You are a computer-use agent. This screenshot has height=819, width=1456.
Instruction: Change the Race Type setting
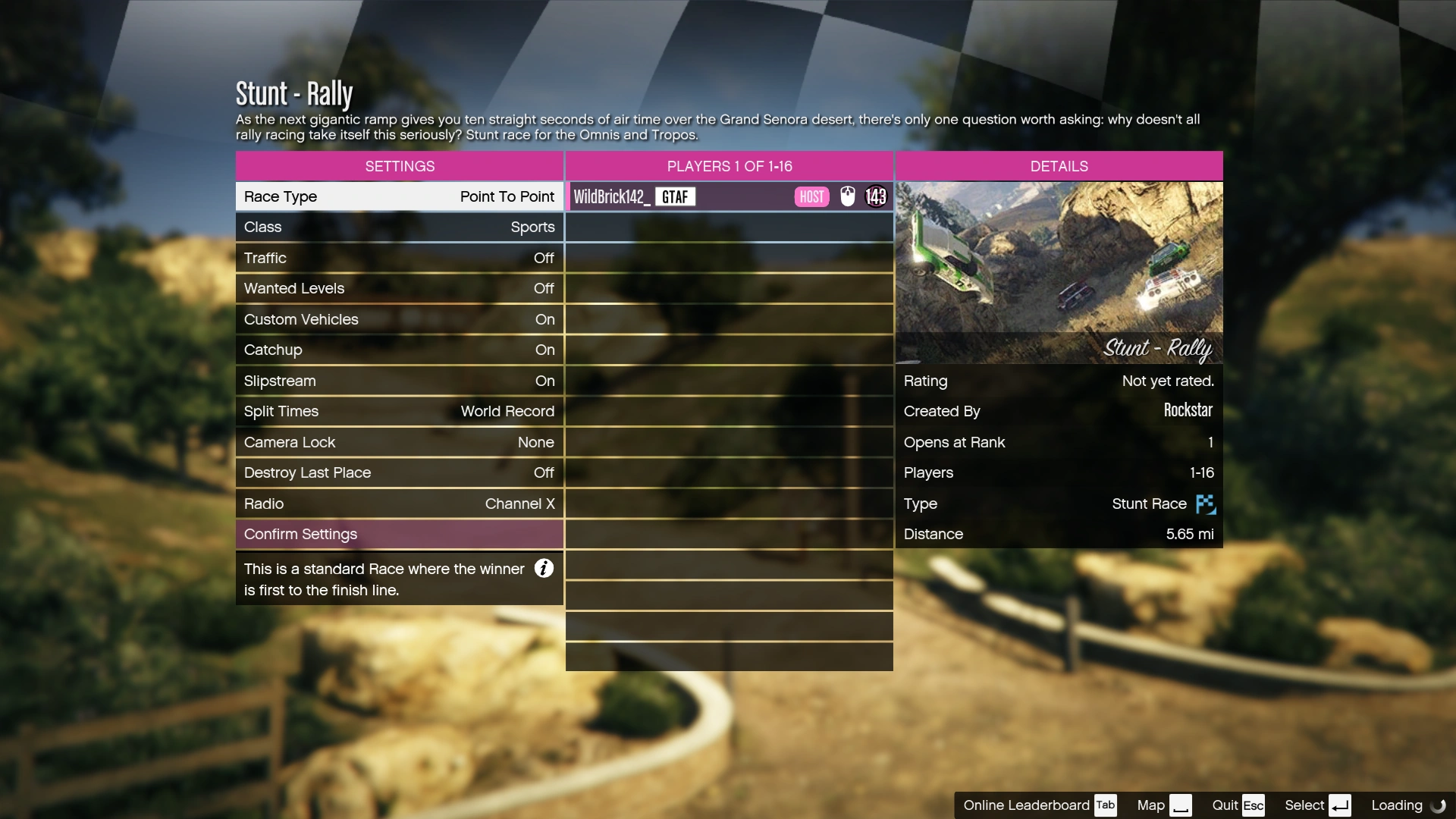click(399, 196)
